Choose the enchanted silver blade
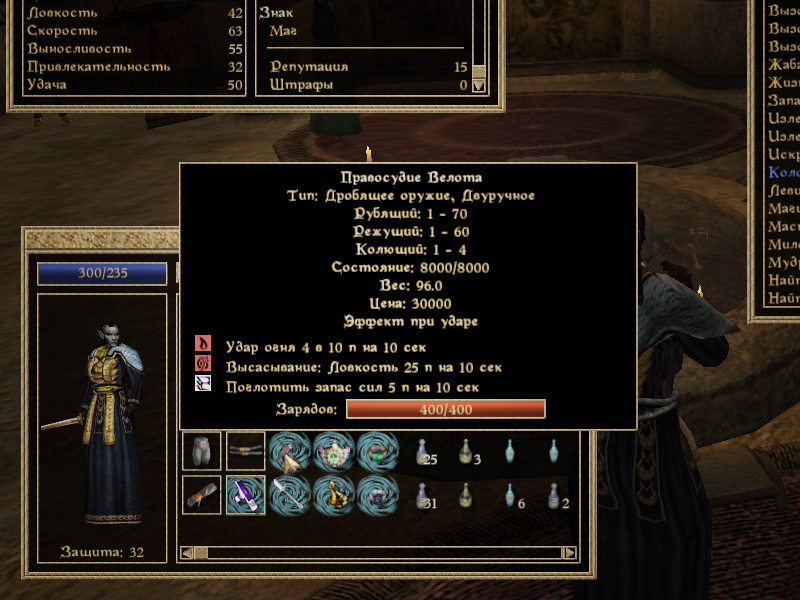The height and width of the screenshot is (600, 800). coord(290,495)
